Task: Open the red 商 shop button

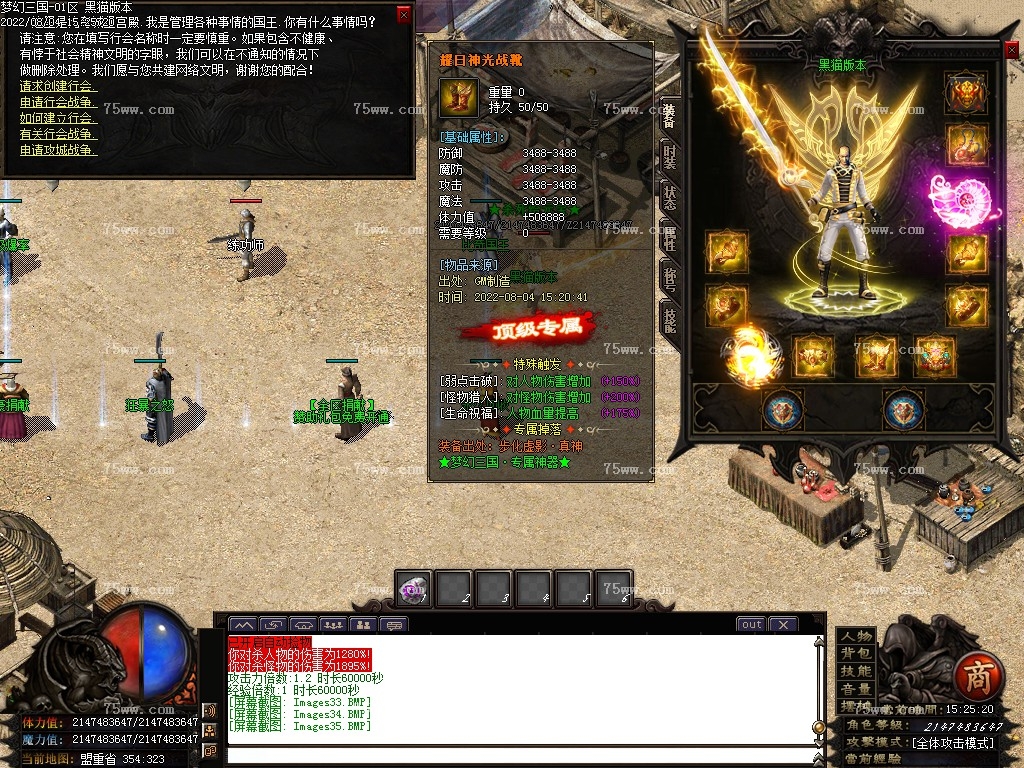Action: click(x=970, y=676)
